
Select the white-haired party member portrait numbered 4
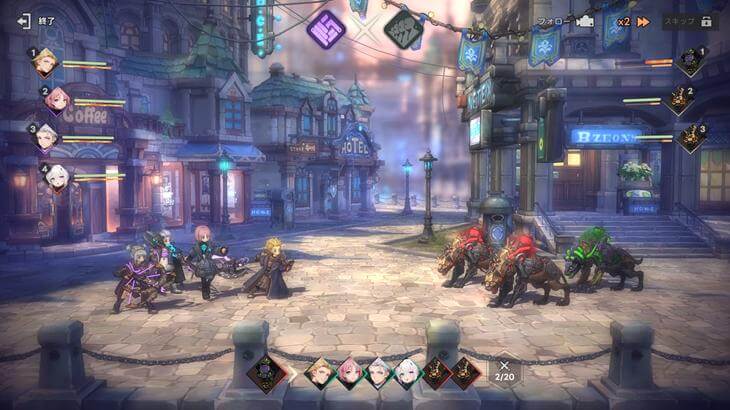(x=57, y=176)
